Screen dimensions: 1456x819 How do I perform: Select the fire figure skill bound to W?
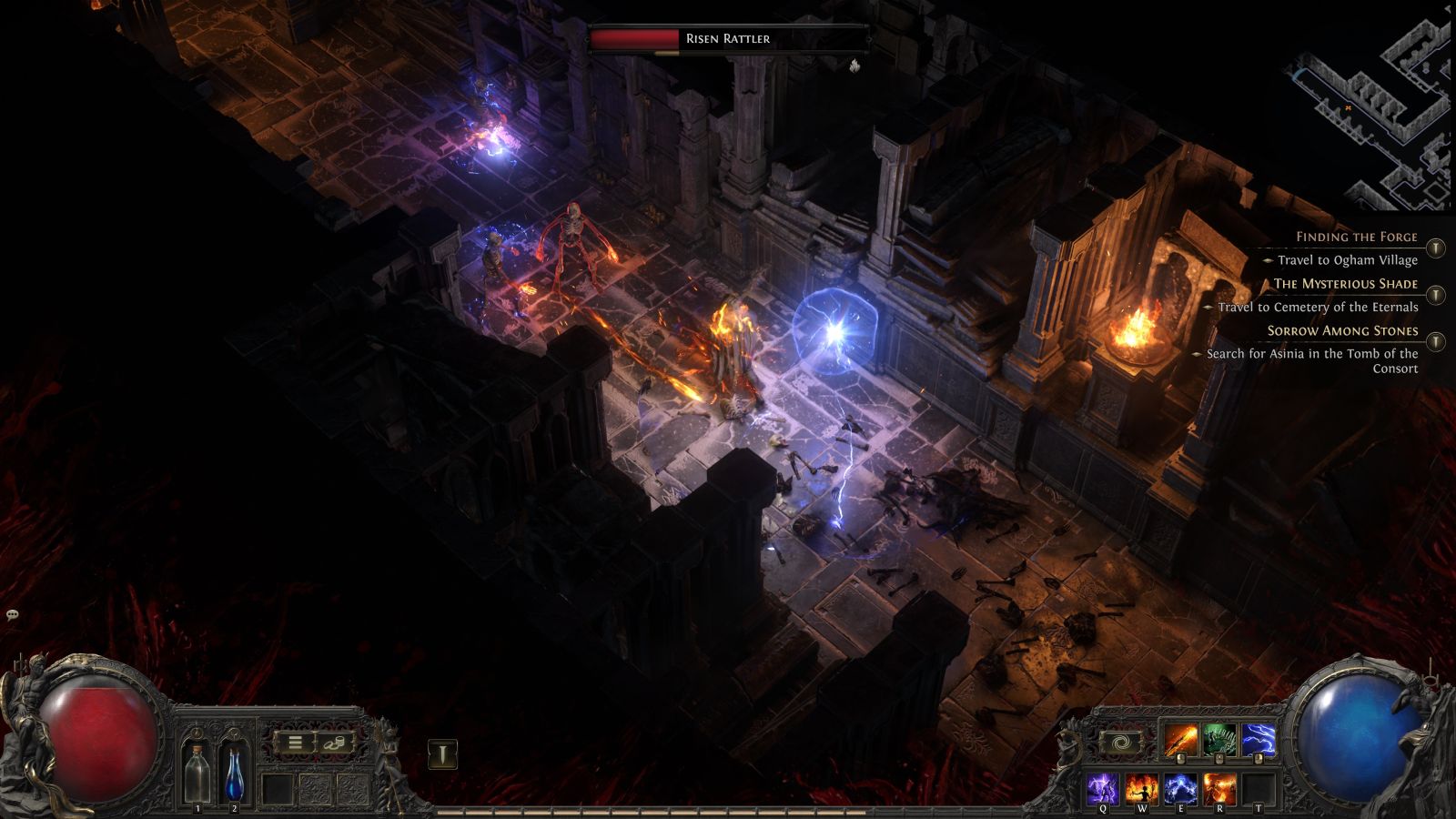tap(1142, 788)
